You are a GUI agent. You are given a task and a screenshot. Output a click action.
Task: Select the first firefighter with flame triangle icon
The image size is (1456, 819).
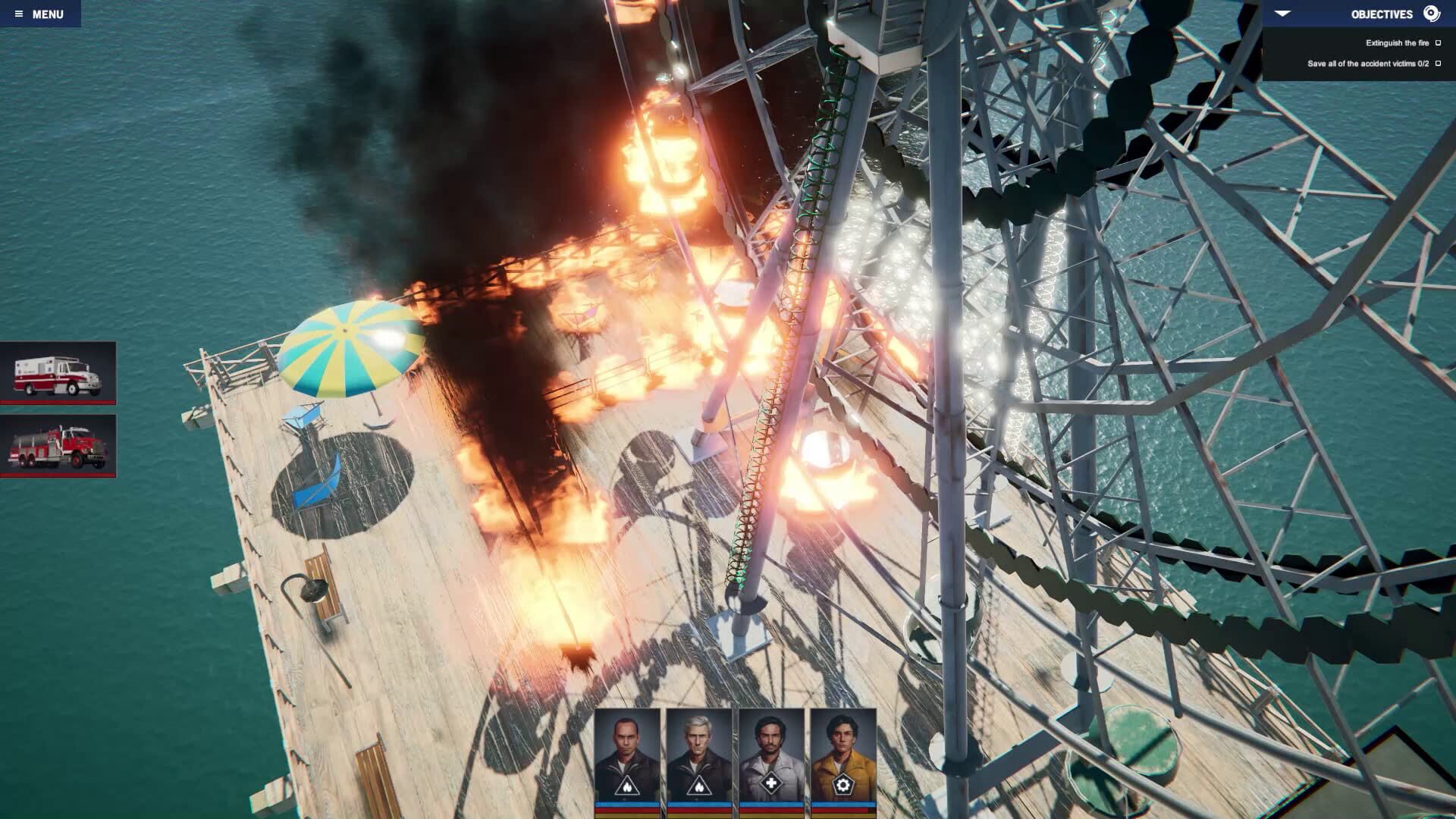coord(627,786)
